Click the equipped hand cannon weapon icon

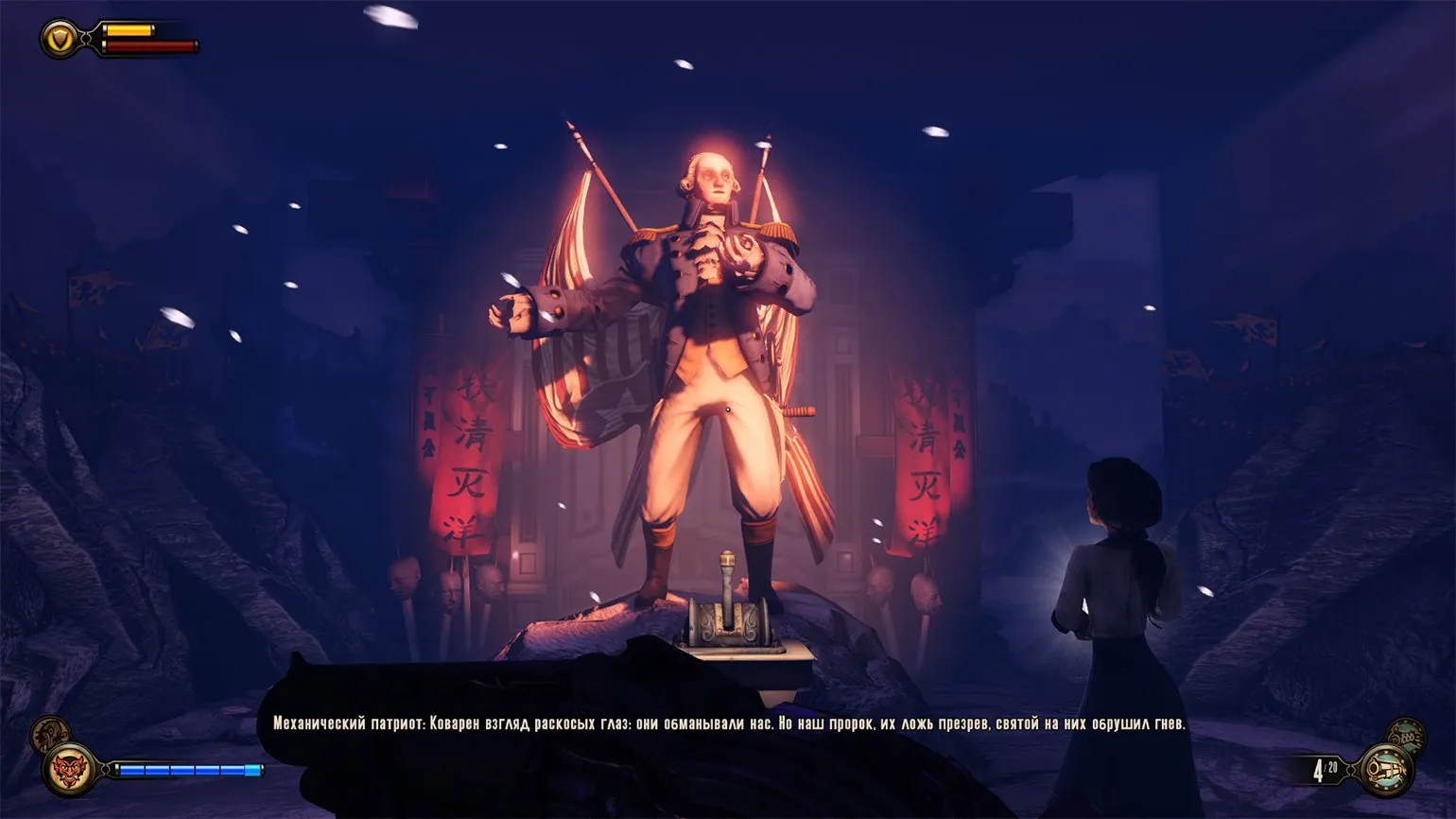[1386, 768]
